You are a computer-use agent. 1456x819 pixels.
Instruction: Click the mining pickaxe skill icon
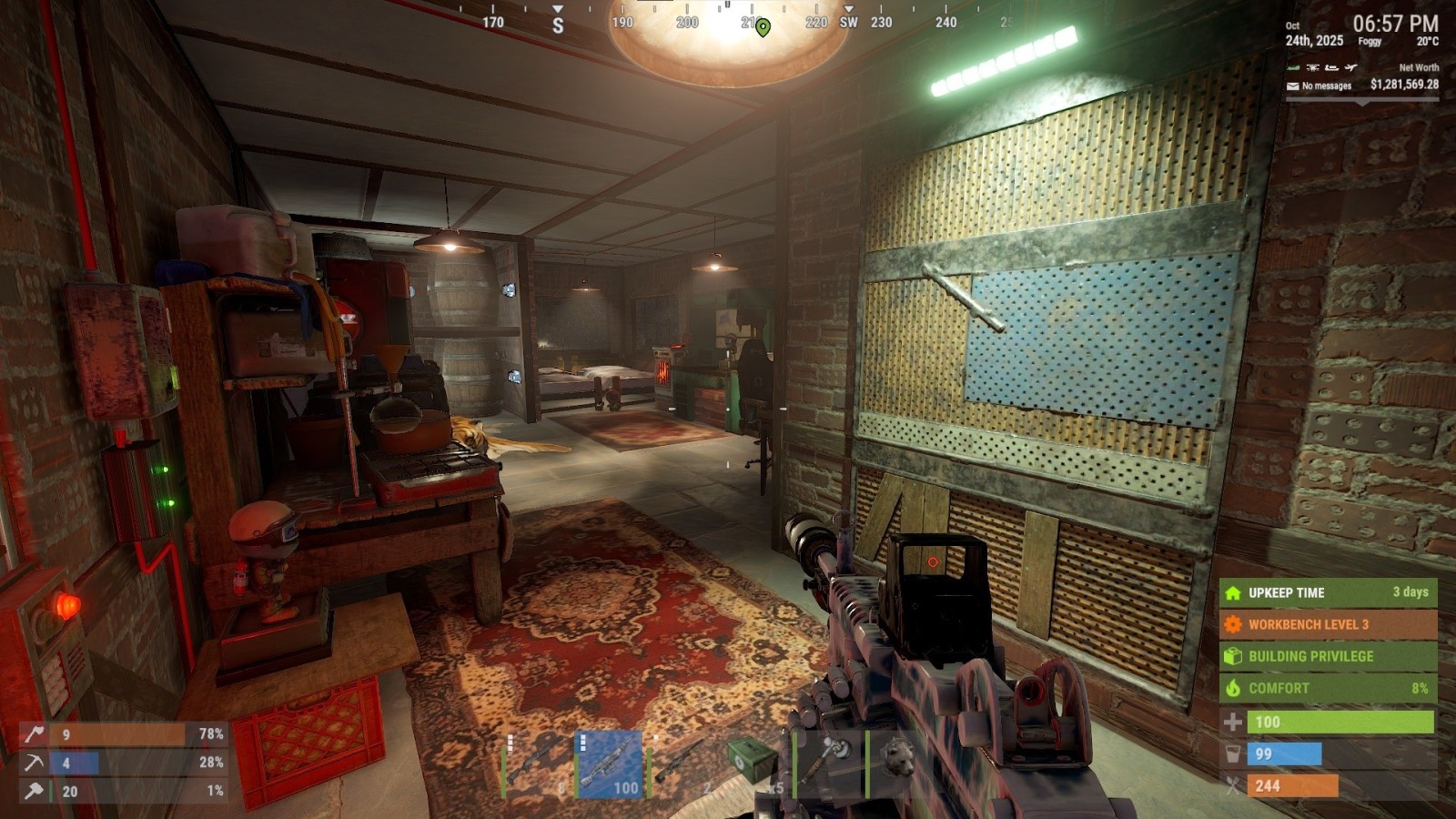[x=34, y=763]
